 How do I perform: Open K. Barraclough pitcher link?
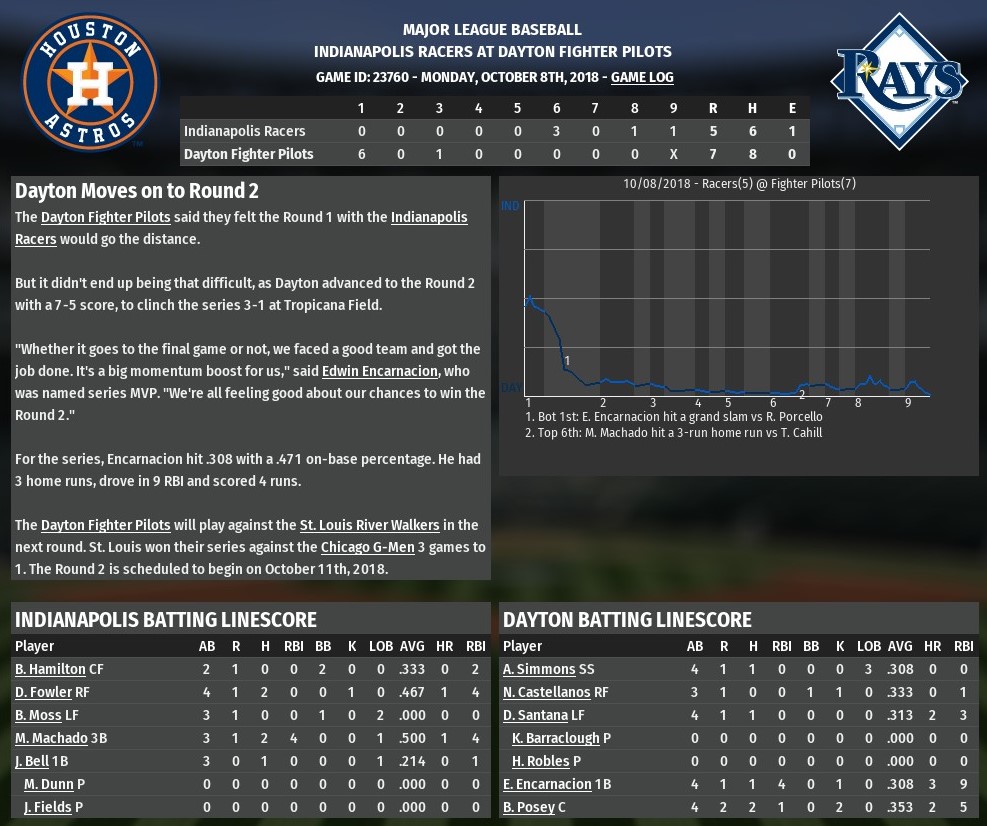[x=555, y=738]
